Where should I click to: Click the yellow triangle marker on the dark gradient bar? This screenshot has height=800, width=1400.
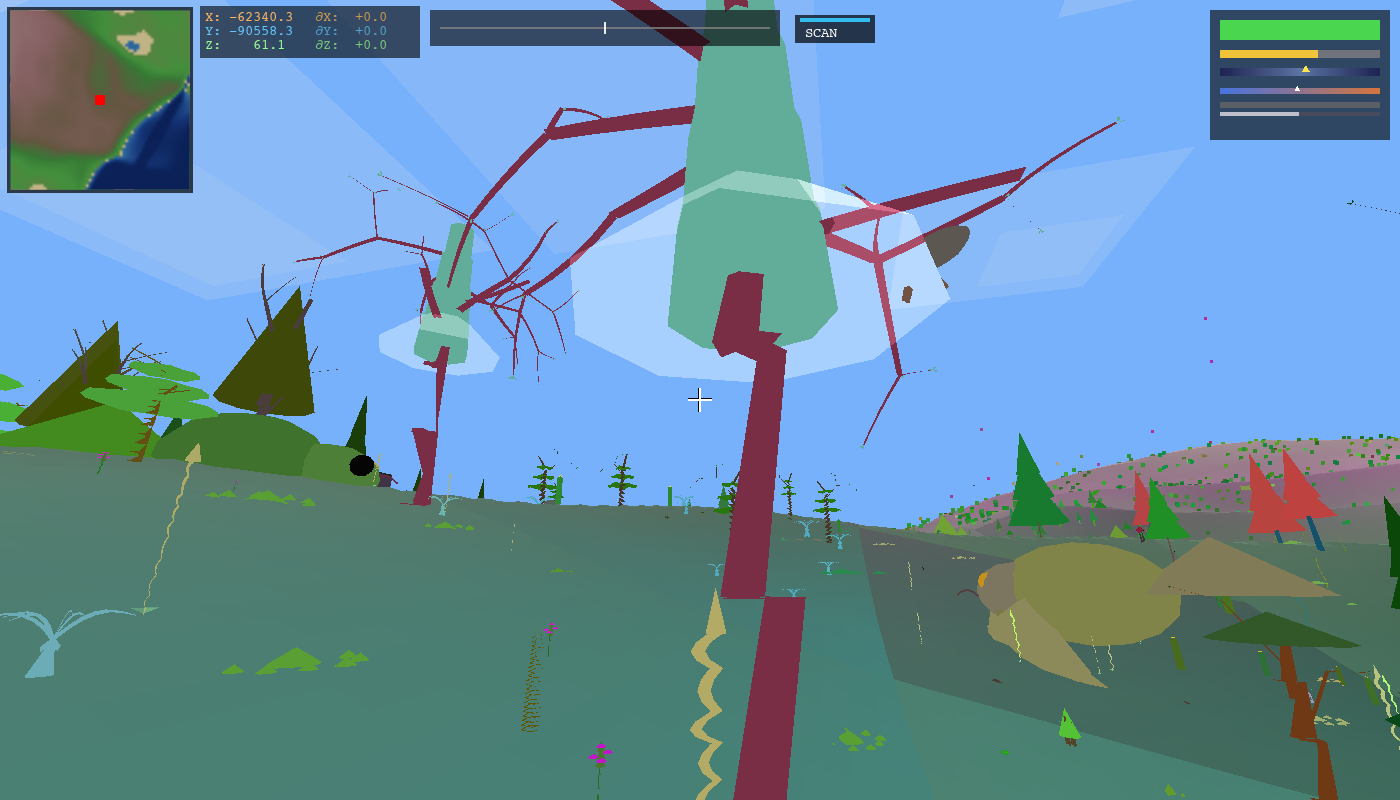pyautogui.click(x=1306, y=69)
